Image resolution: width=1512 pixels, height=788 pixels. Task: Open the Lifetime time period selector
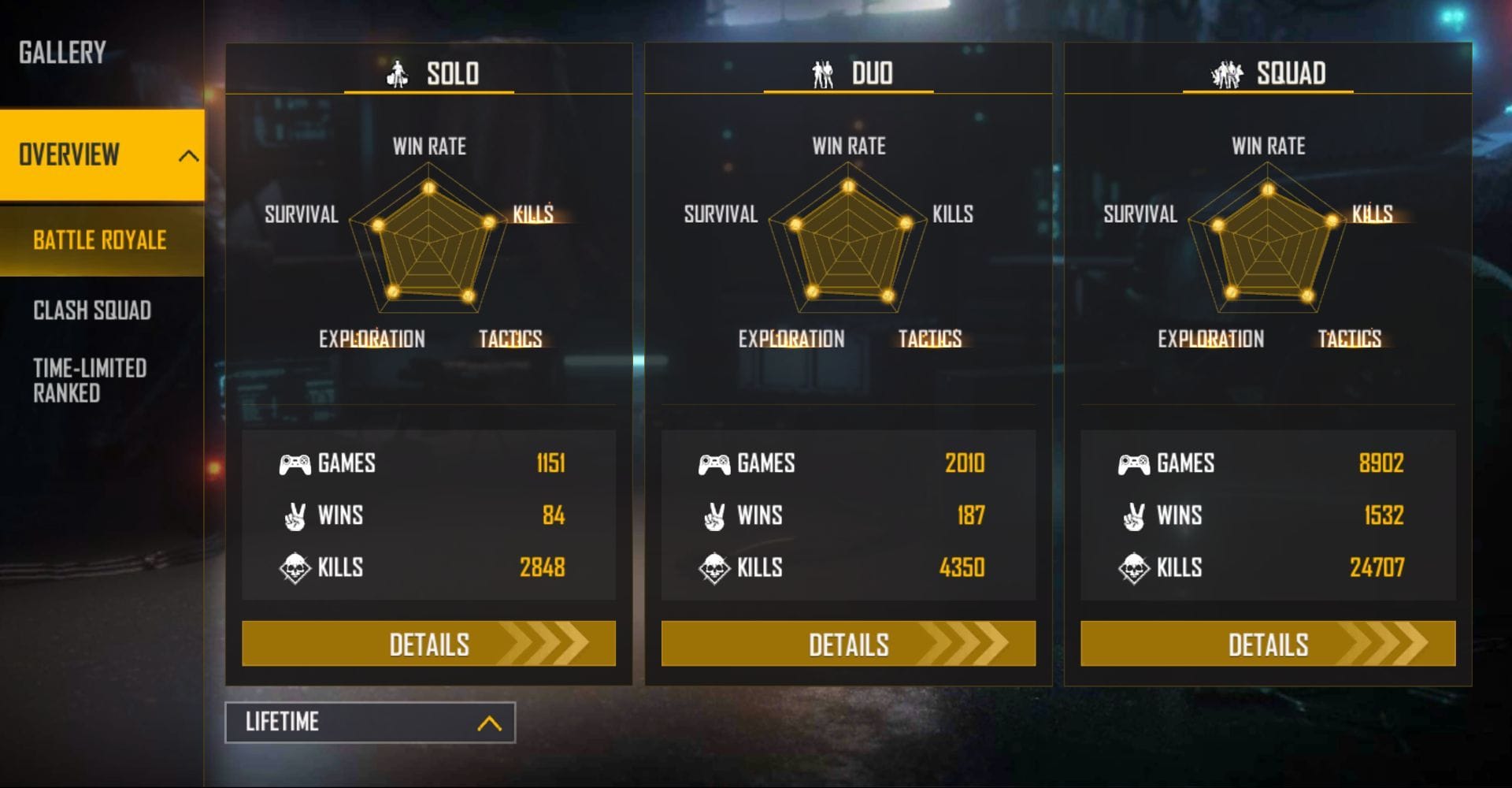[x=369, y=722]
